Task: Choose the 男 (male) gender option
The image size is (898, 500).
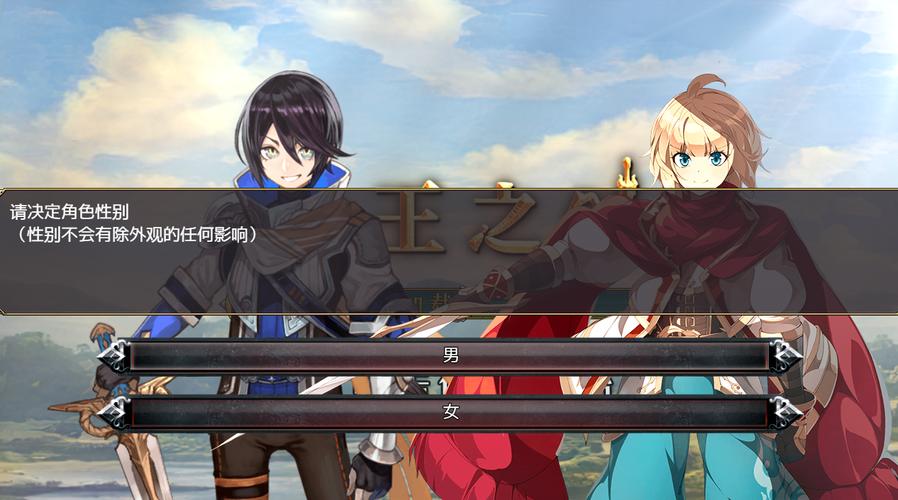Action: 449,355
